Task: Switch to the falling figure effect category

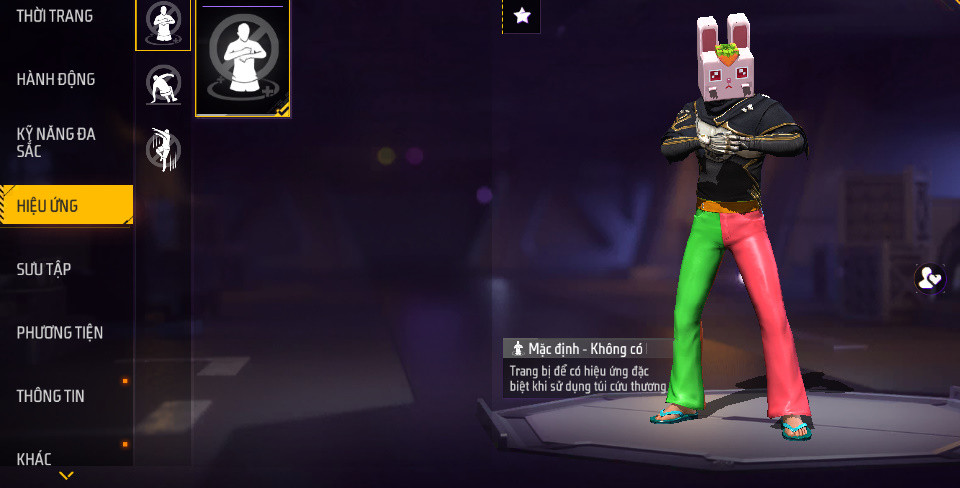Action: pos(163,148)
